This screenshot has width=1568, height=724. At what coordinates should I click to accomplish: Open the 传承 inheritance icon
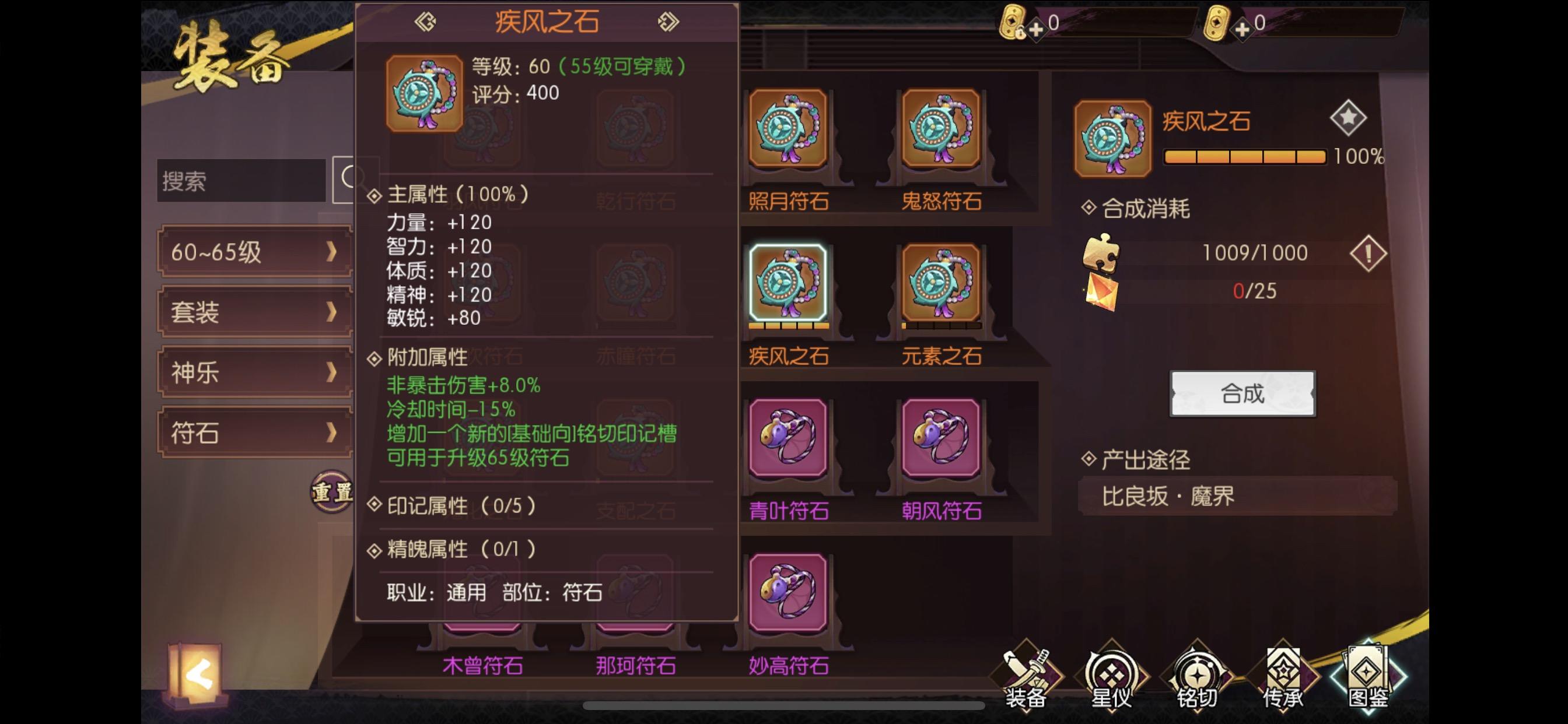(x=1284, y=676)
